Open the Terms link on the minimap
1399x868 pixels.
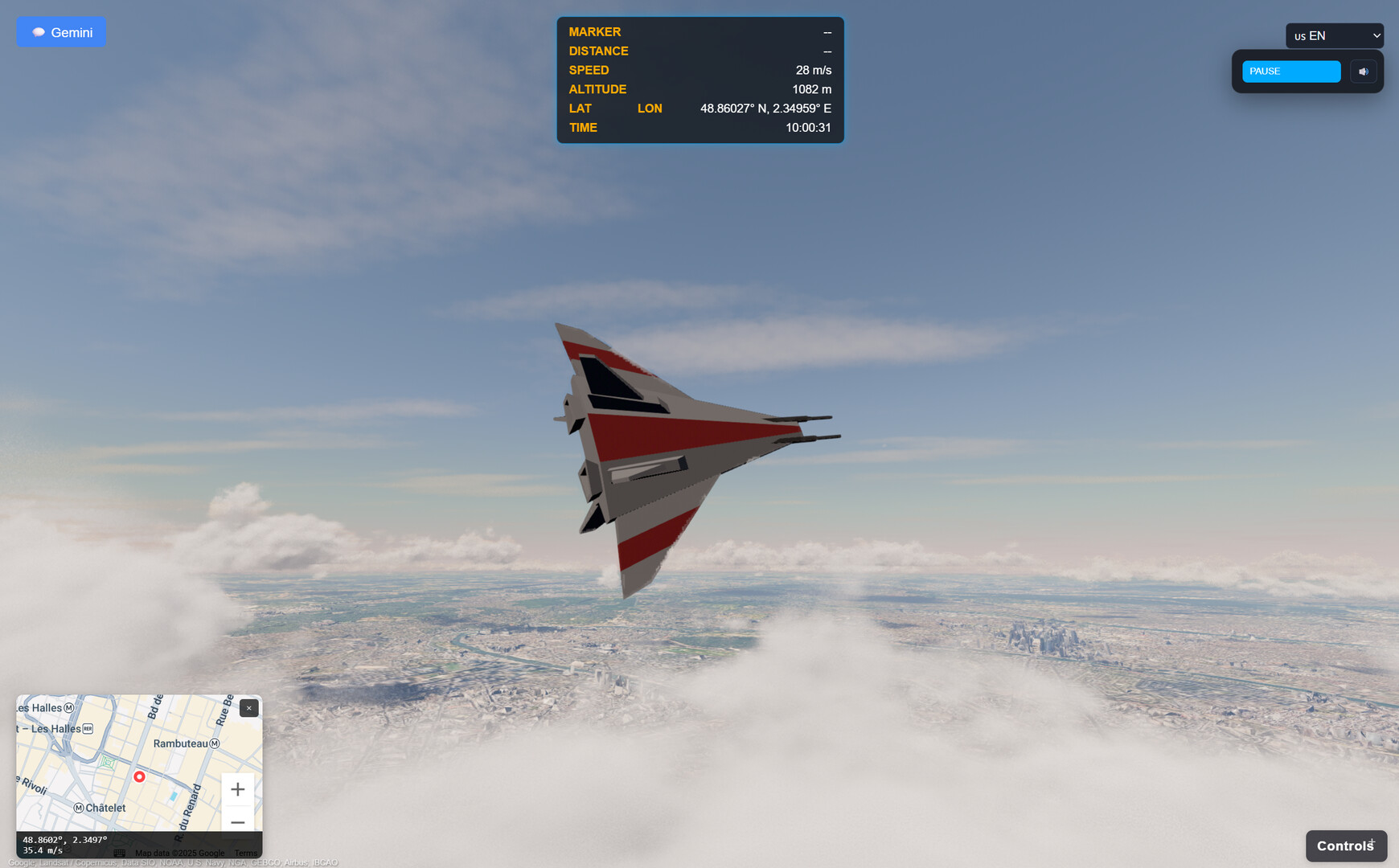point(245,853)
